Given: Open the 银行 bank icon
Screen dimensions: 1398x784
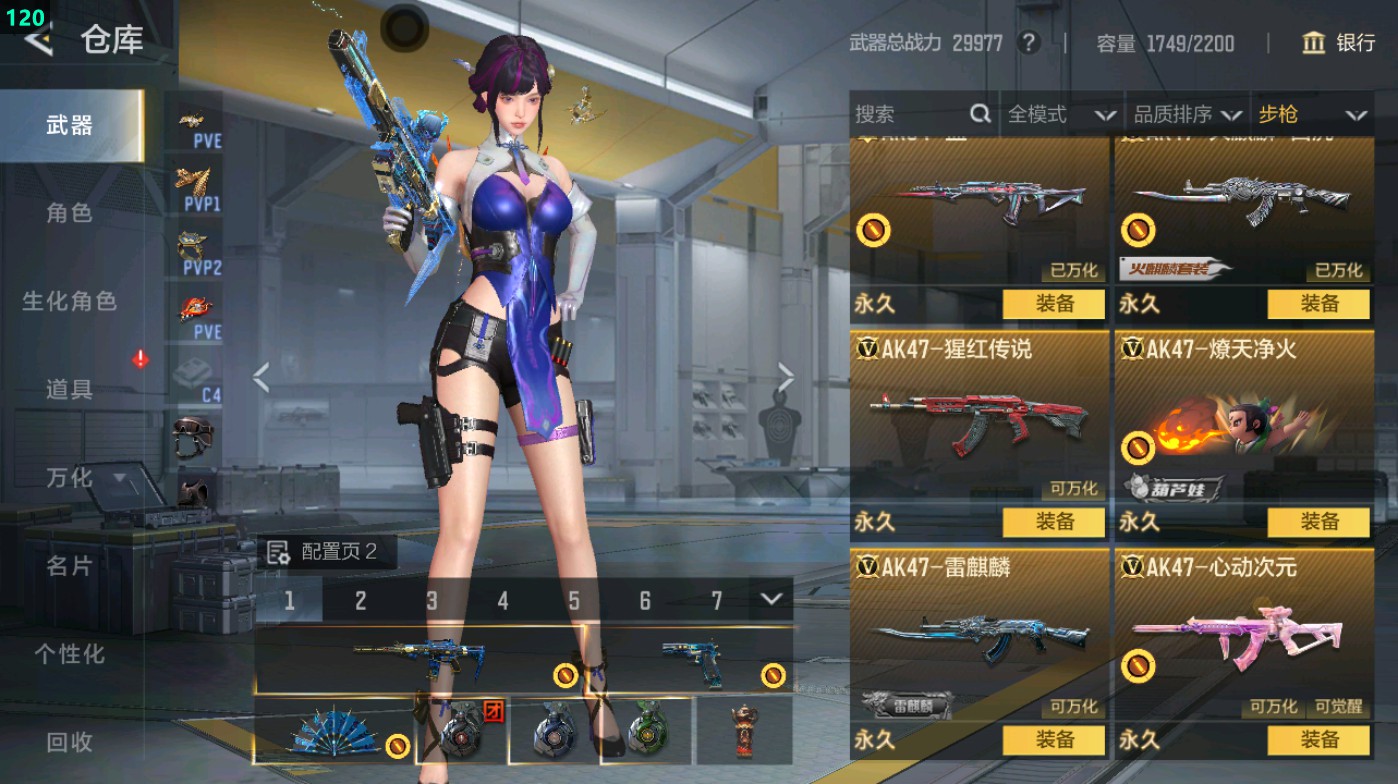Looking at the screenshot, I should pyautogui.click(x=1313, y=44).
